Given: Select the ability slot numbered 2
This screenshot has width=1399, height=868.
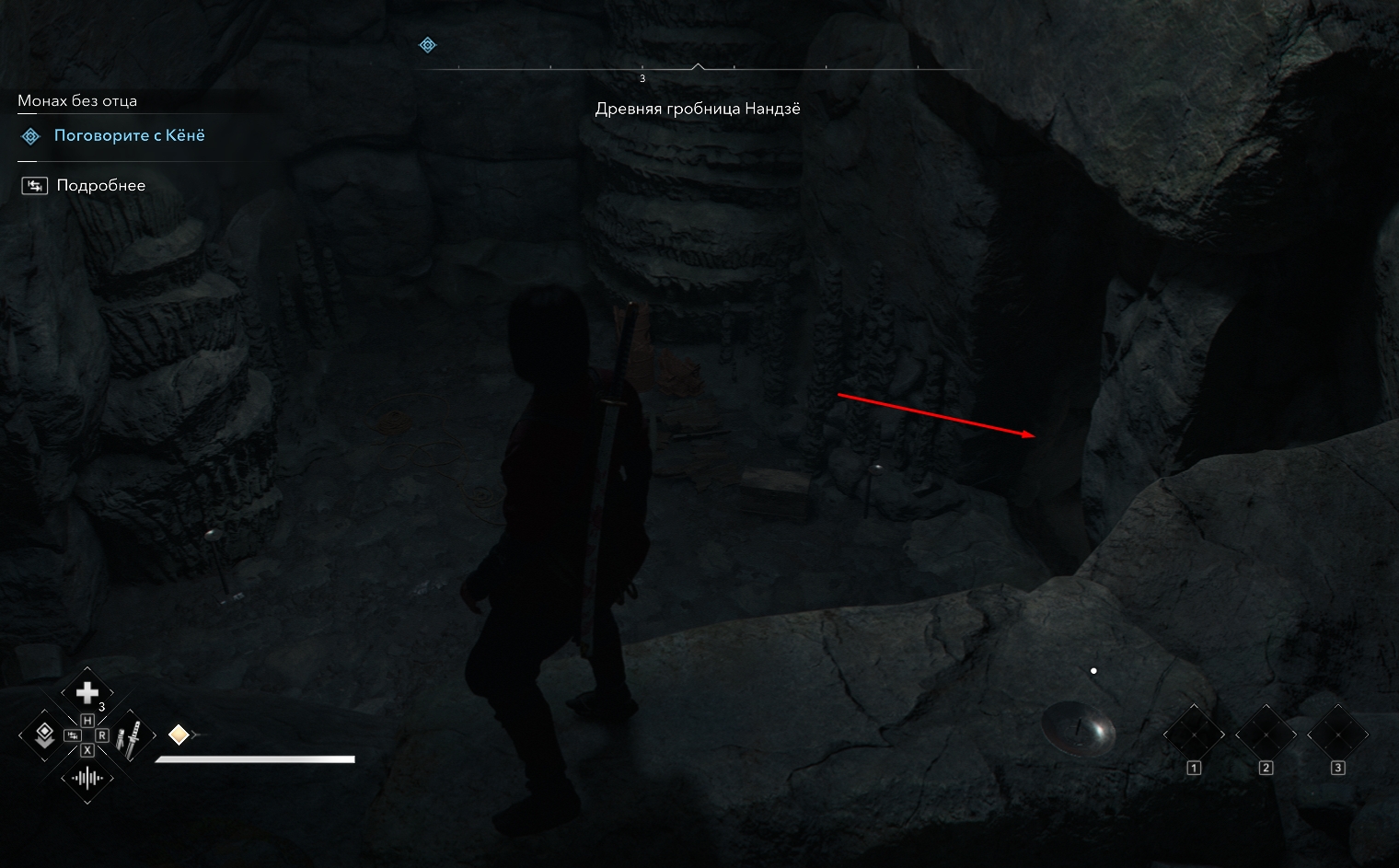Looking at the screenshot, I should 1266,735.
